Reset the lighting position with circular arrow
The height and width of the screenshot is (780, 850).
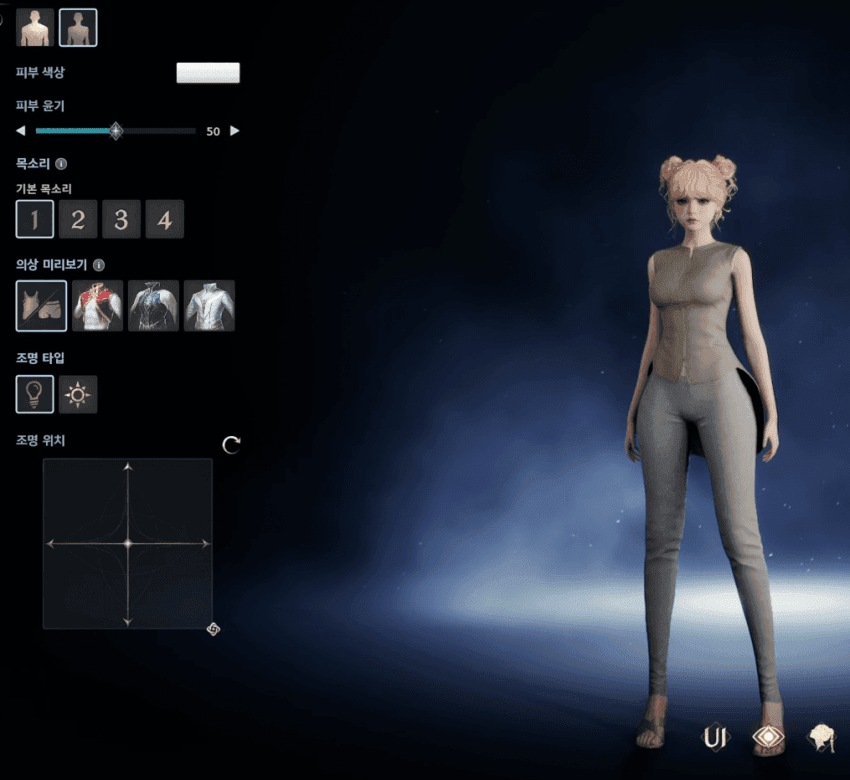tap(232, 445)
